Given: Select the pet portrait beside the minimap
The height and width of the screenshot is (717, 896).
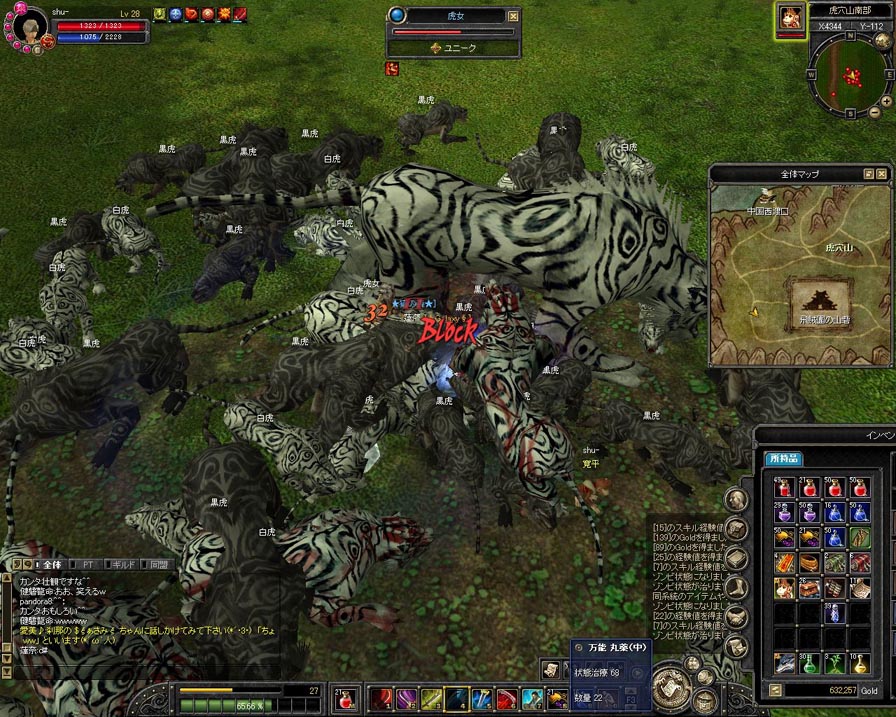Looking at the screenshot, I should 790,18.
